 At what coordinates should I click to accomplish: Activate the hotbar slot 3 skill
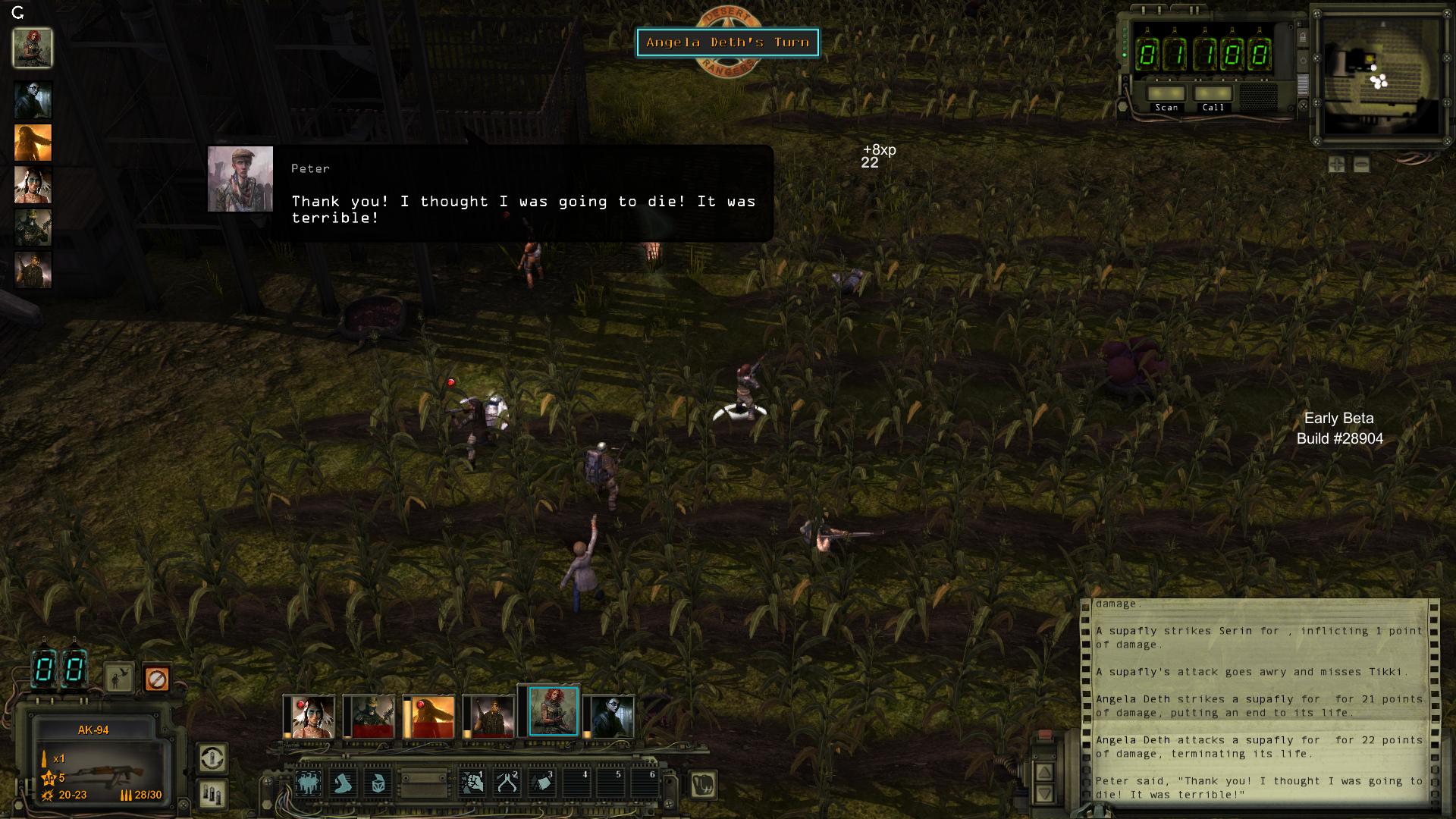(542, 783)
